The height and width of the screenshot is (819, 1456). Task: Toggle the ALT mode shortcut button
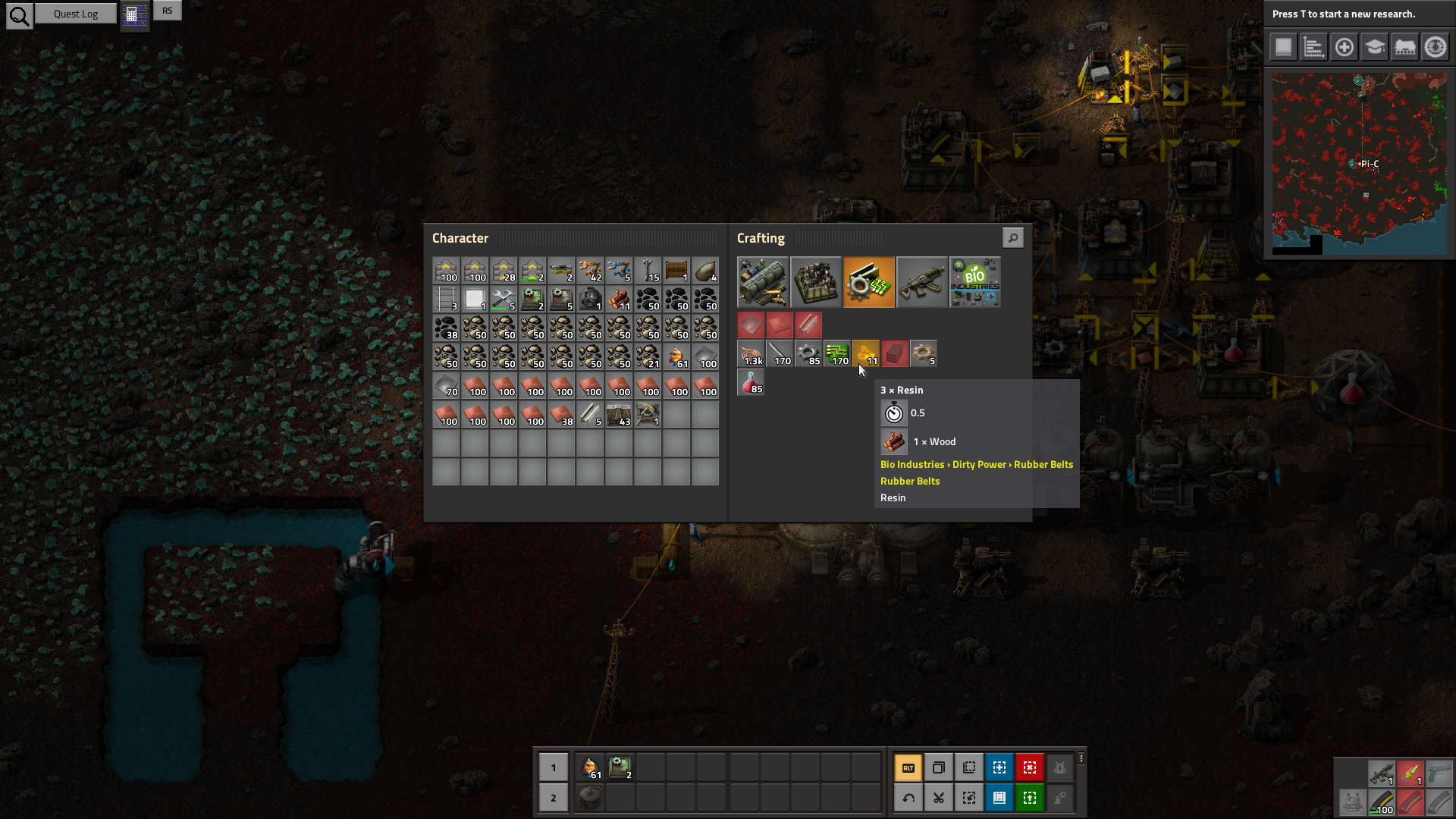point(908,767)
